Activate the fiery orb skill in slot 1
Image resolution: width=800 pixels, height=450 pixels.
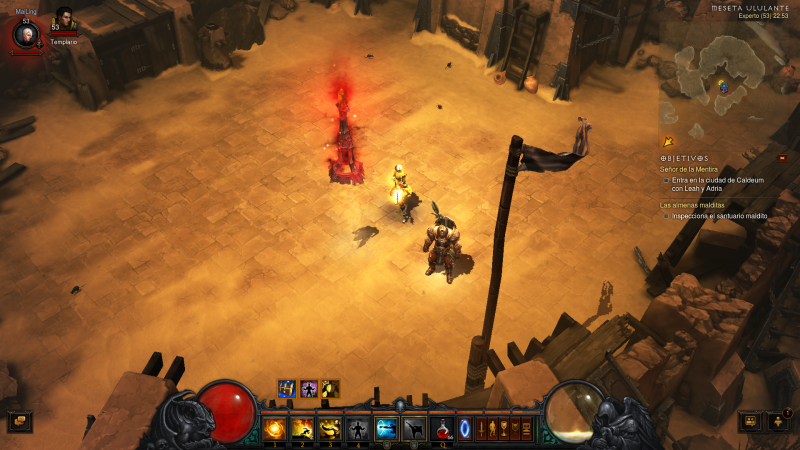[274, 429]
